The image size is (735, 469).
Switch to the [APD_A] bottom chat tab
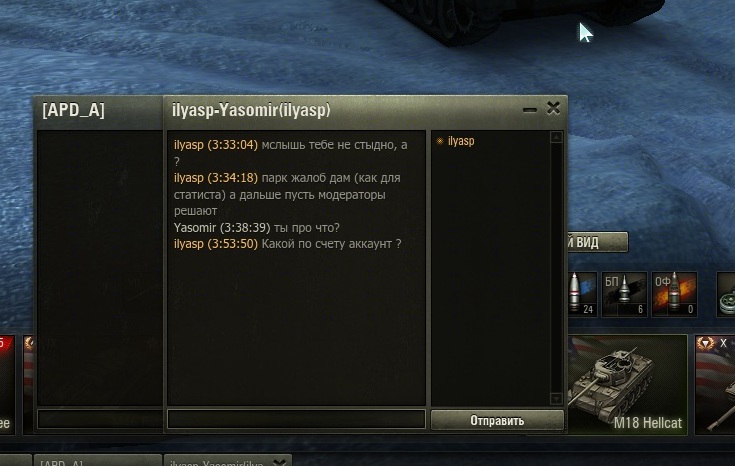[x=96, y=463]
